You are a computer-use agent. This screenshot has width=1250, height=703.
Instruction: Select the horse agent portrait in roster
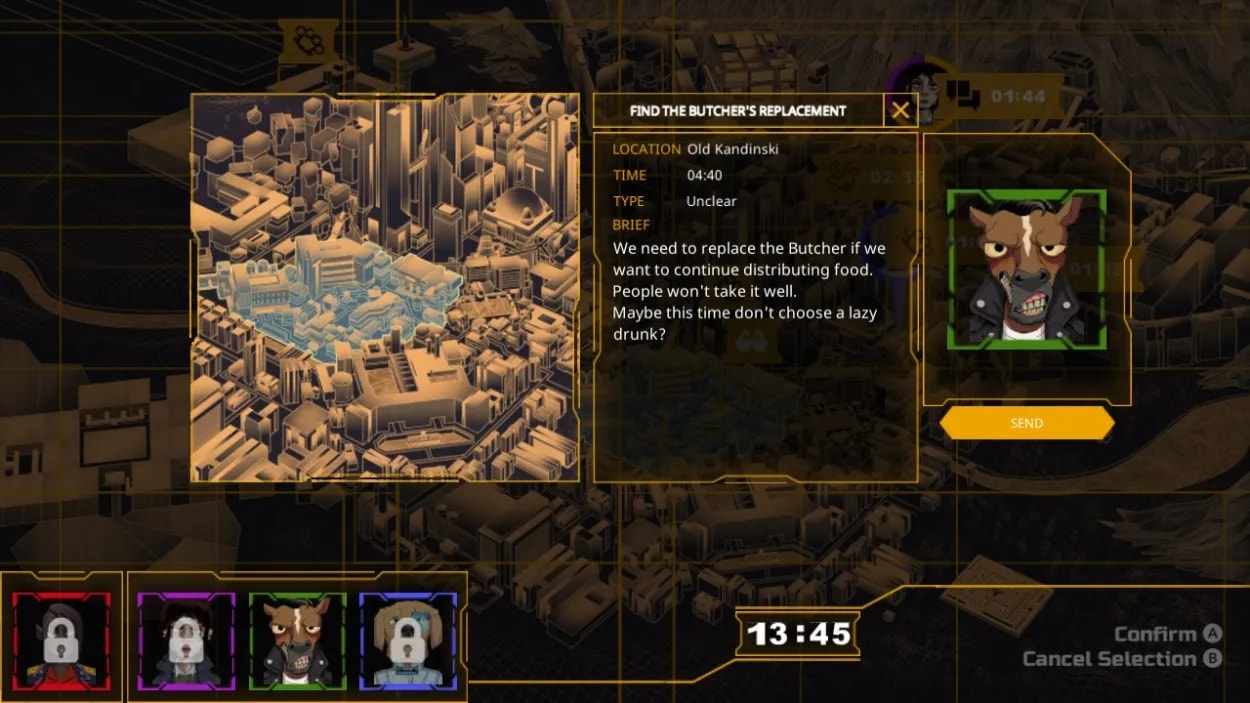(297, 640)
